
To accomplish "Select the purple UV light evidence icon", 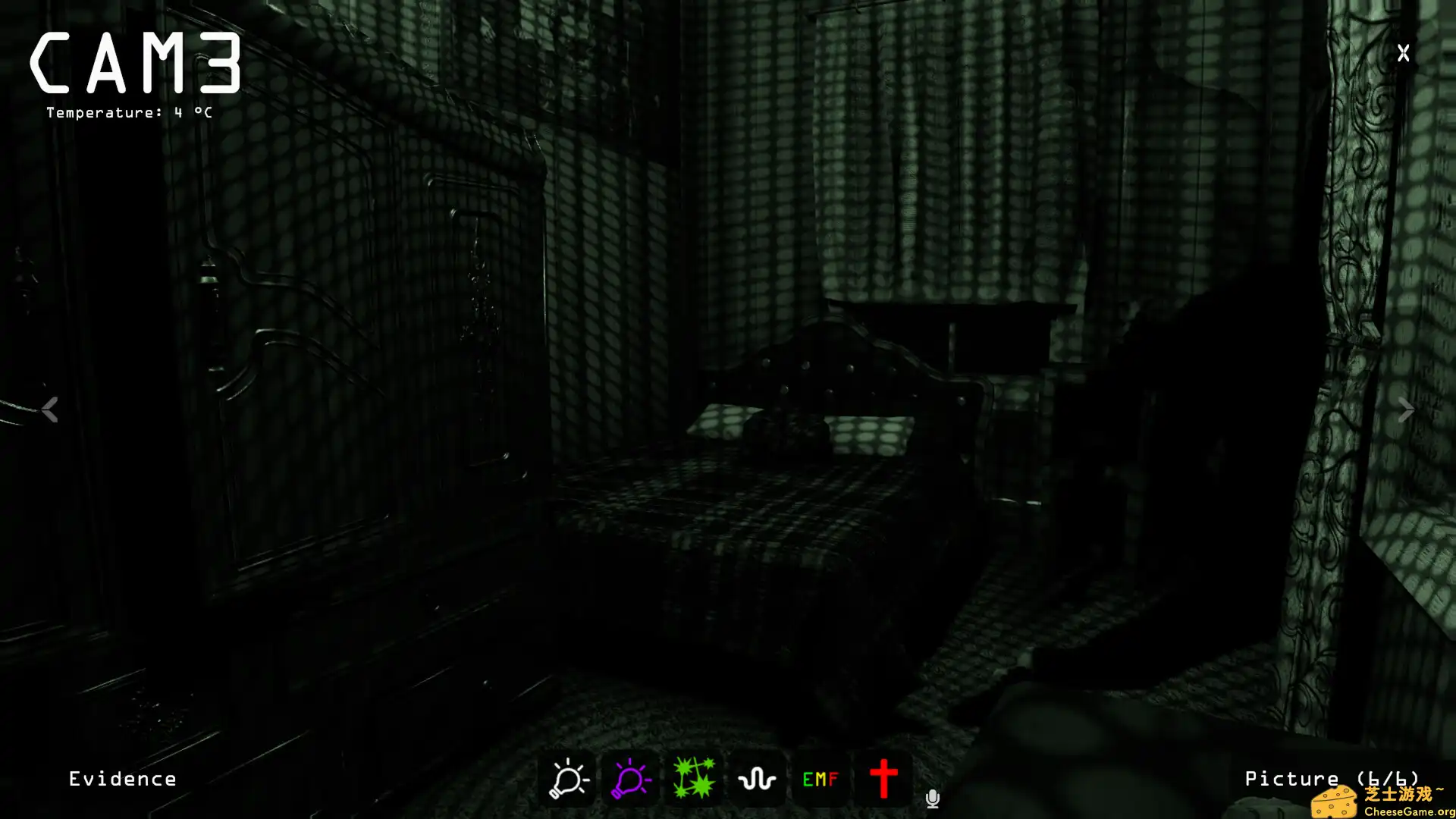I will 629,777.
